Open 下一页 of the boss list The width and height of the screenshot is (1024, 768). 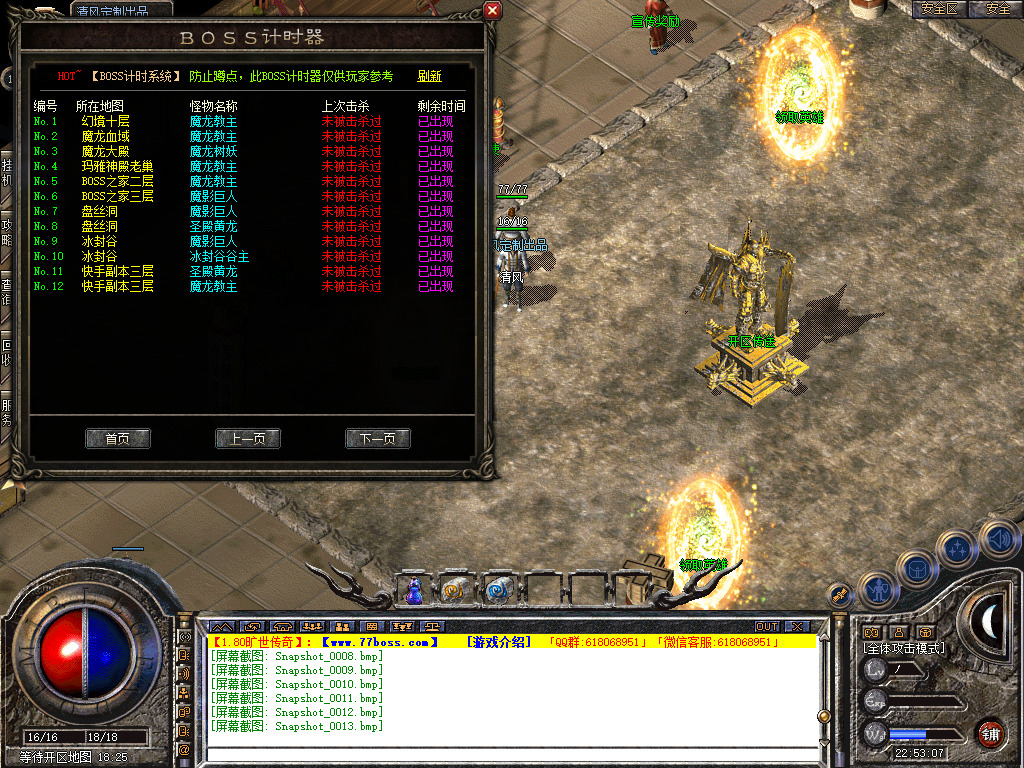point(378,438)
